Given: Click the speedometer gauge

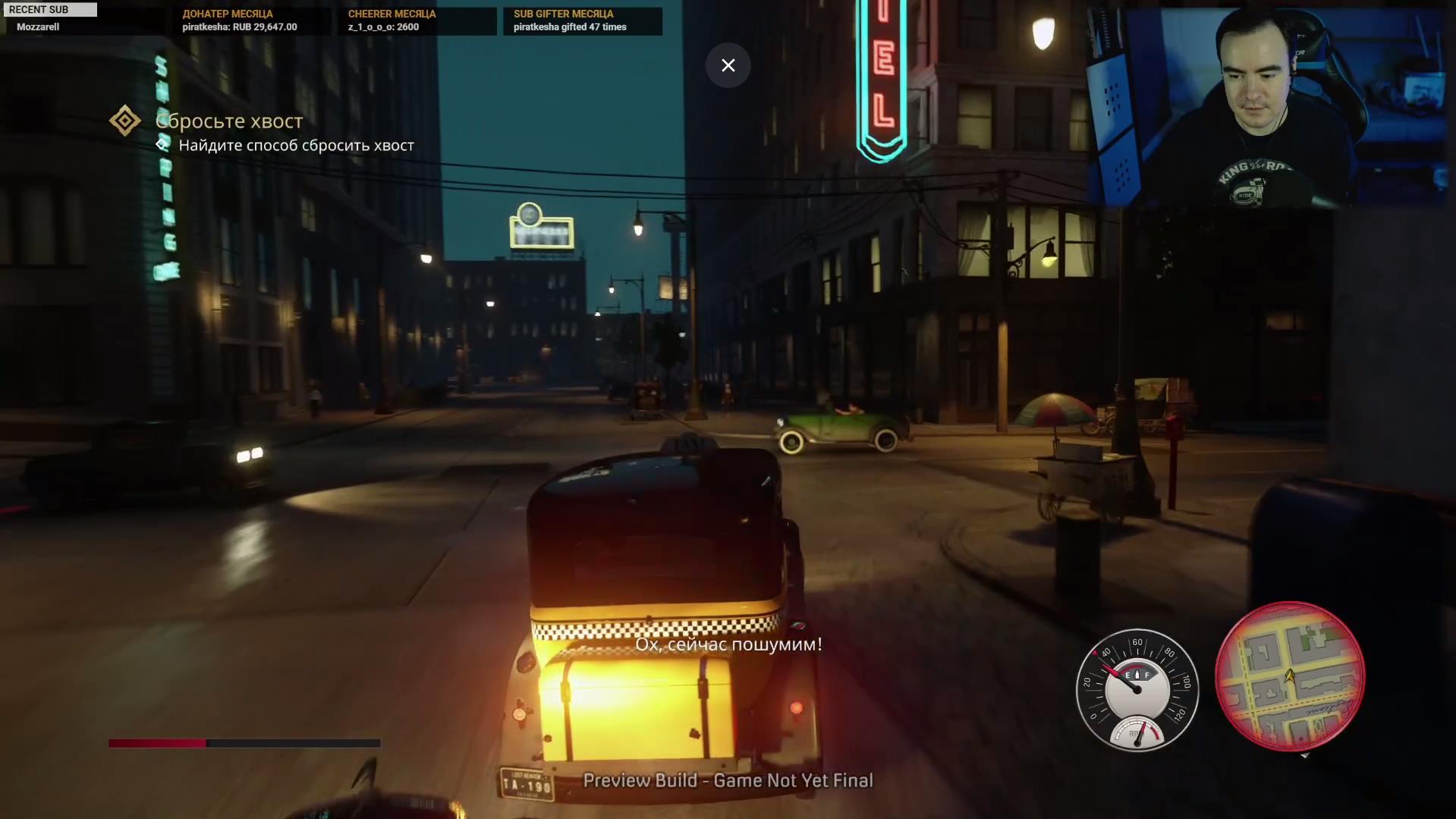Looking at the screenshot, I should (1137, 689).
